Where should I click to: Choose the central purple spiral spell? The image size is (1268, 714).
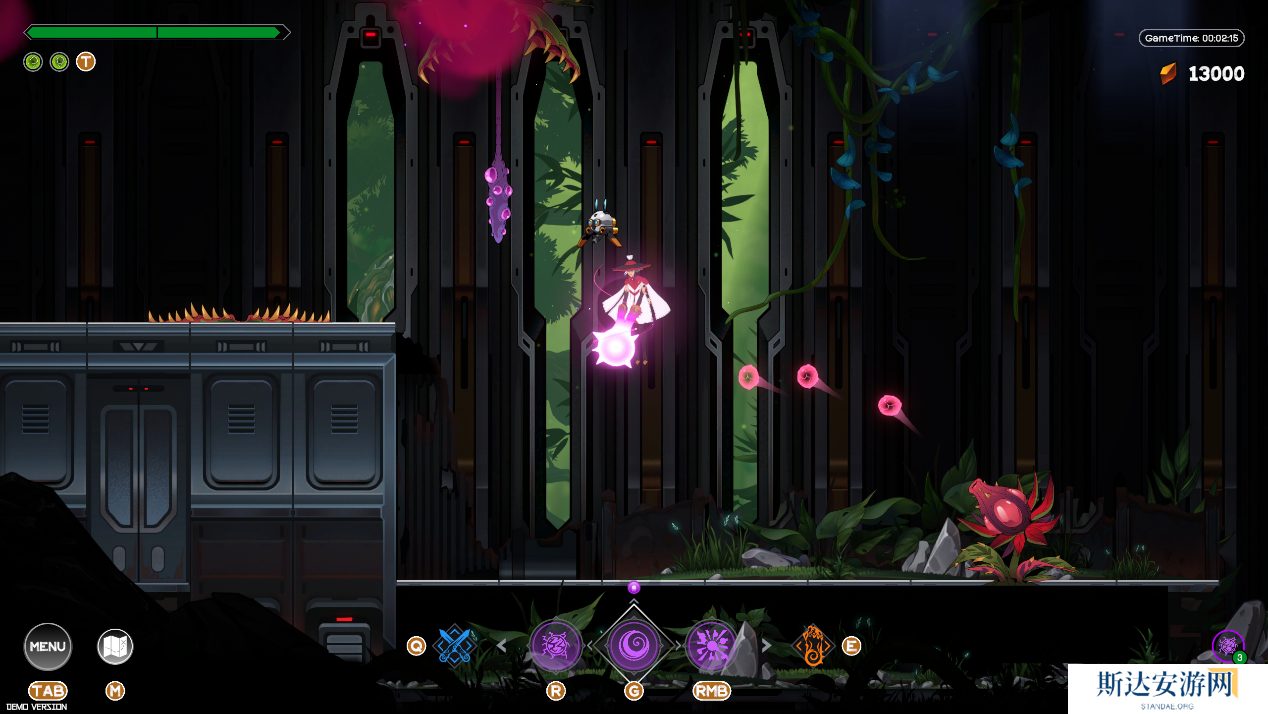click(x=634, y=645)
